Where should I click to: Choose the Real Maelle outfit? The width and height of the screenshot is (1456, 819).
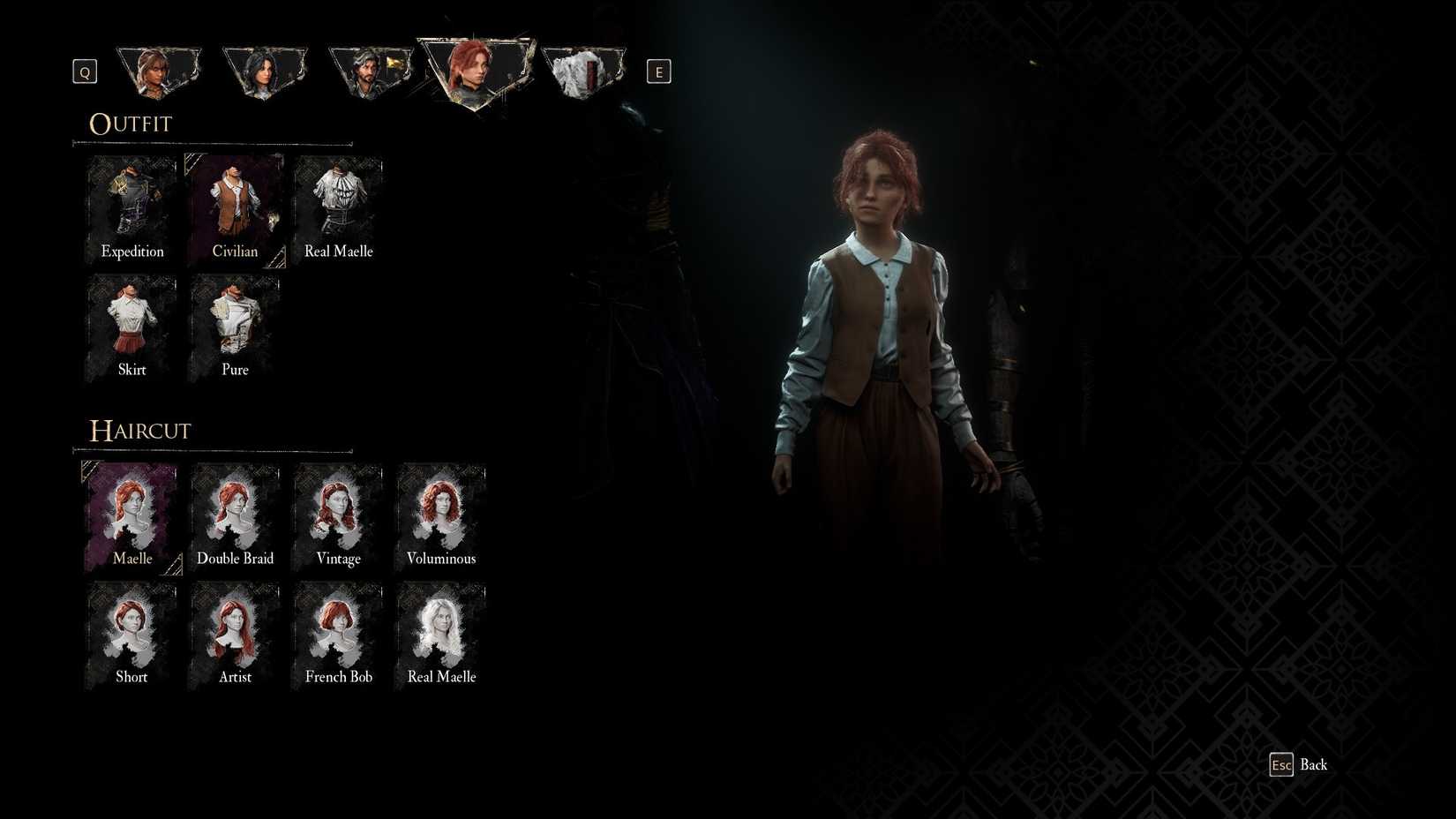coord(337,205)
